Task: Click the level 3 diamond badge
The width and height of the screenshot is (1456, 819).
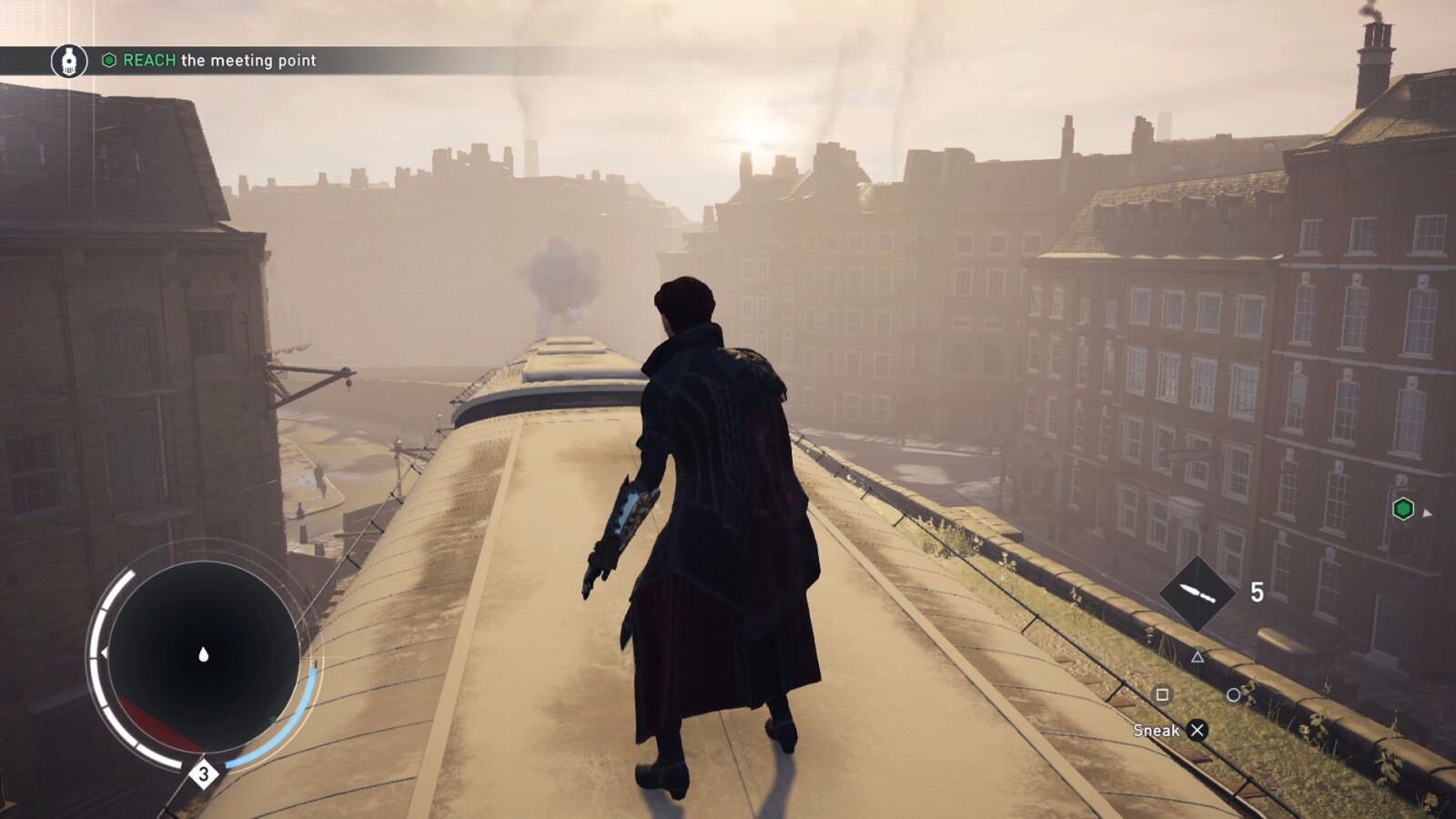Action: click(x=204, y=774)
